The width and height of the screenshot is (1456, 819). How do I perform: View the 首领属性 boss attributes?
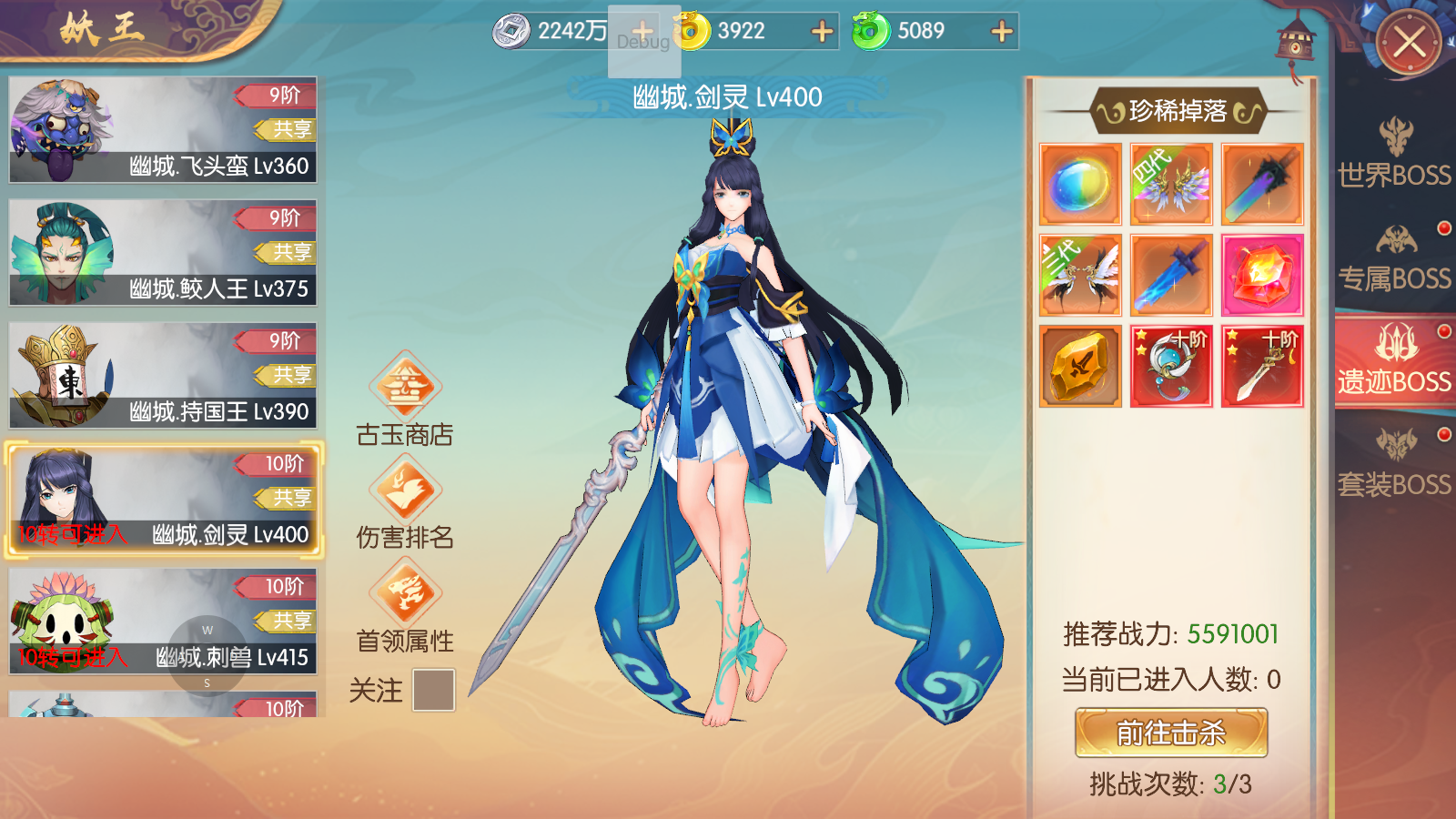pos(405,607)
